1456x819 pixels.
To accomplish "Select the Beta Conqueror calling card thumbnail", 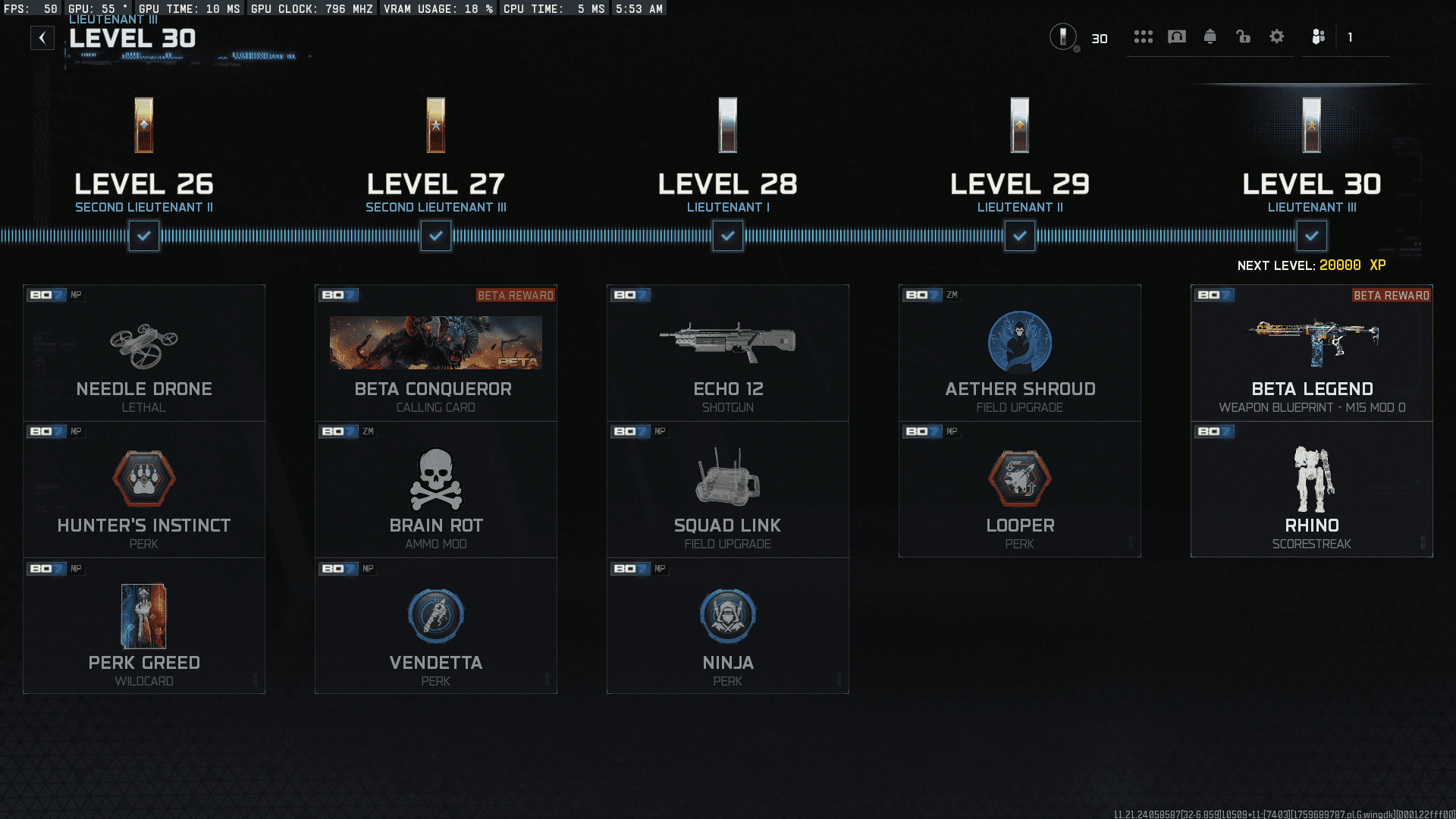I will pos(435,342).
